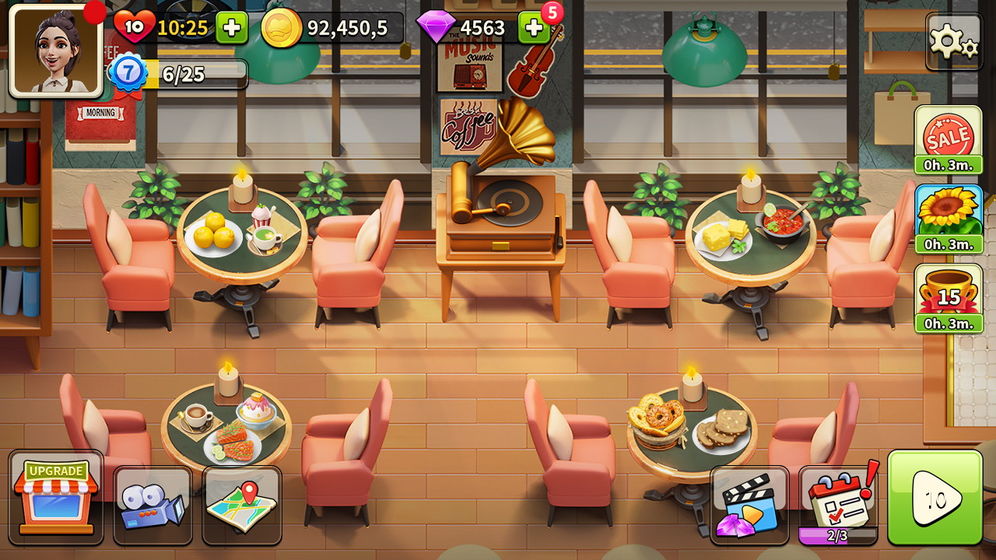The image size is (996, 560).
Task: Buy more purple gems with plus button
Action: [x=533, y=28]
